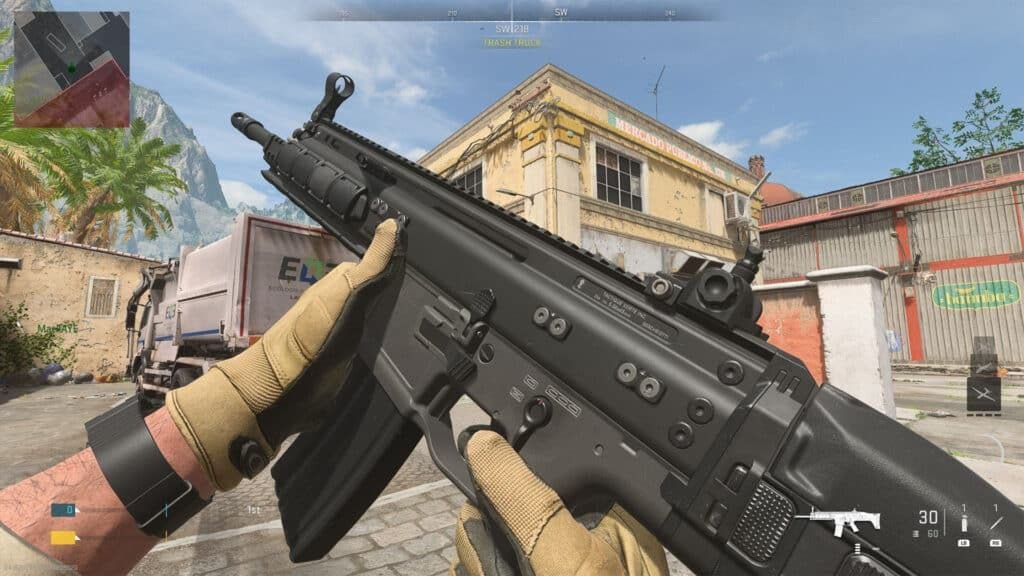The width and height of the screenshot is (1024, 576).
Task: Click the minimap in the corner
Action: click(x=71, y=69)
